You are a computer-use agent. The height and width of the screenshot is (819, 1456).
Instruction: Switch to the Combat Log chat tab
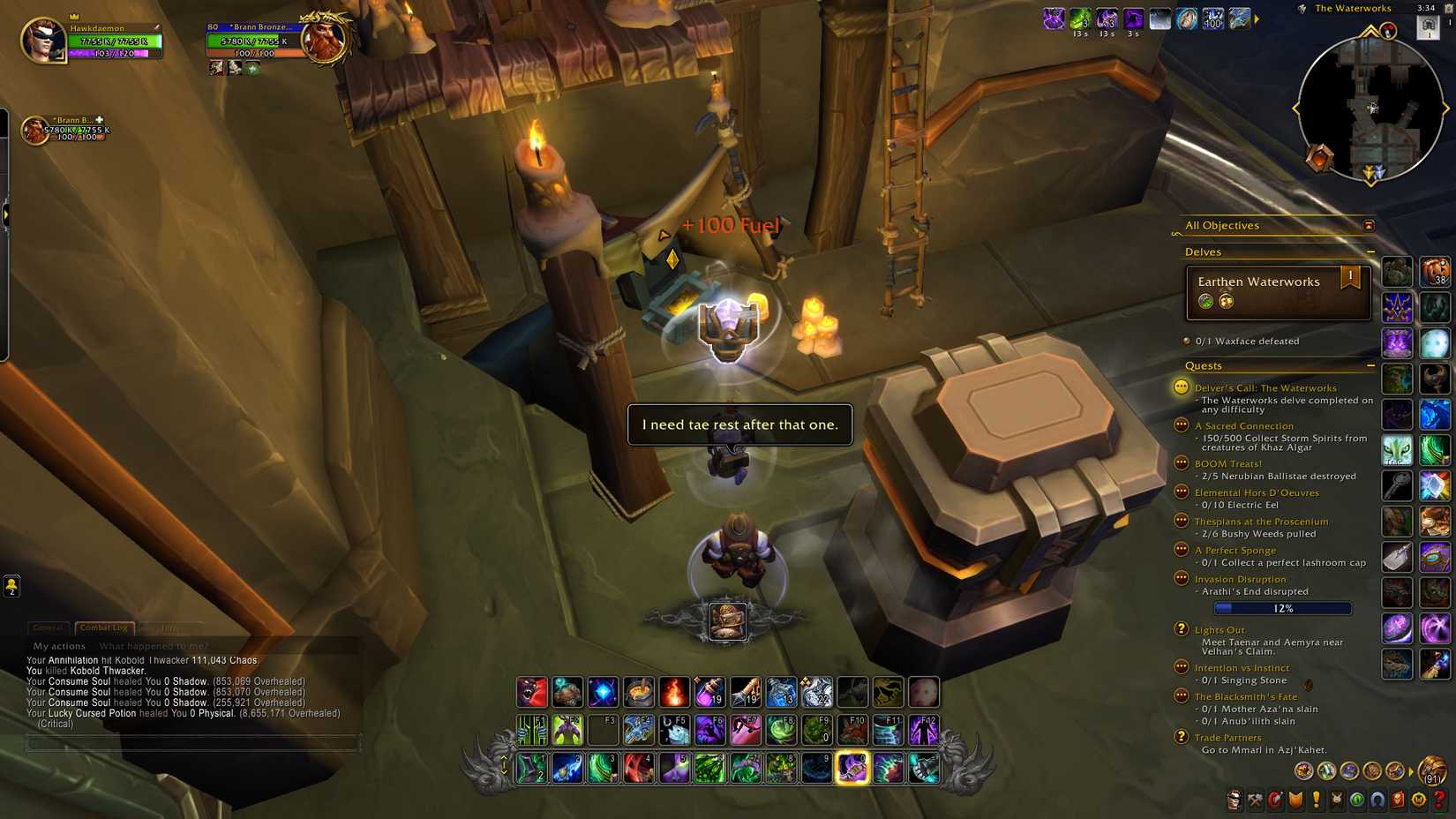[x=103, y=628]
